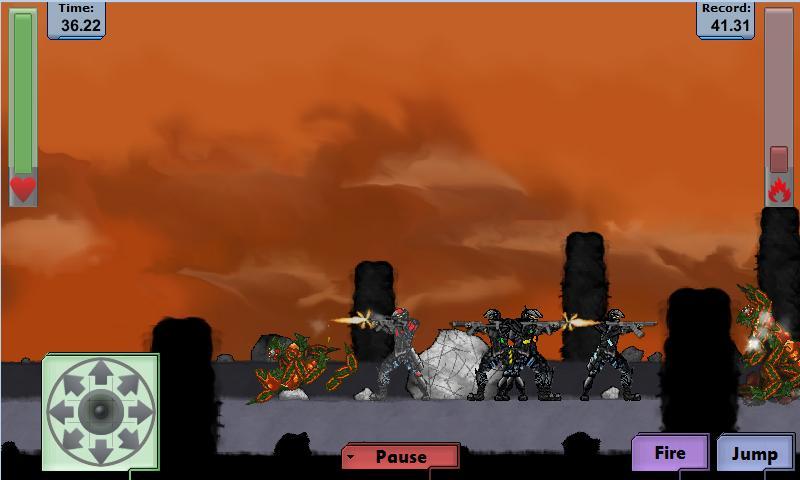Viewport: 800px width, 480px height.
Task: Click the directional pad center joystick
Action: pyautogui.click(x=99, y=410)
